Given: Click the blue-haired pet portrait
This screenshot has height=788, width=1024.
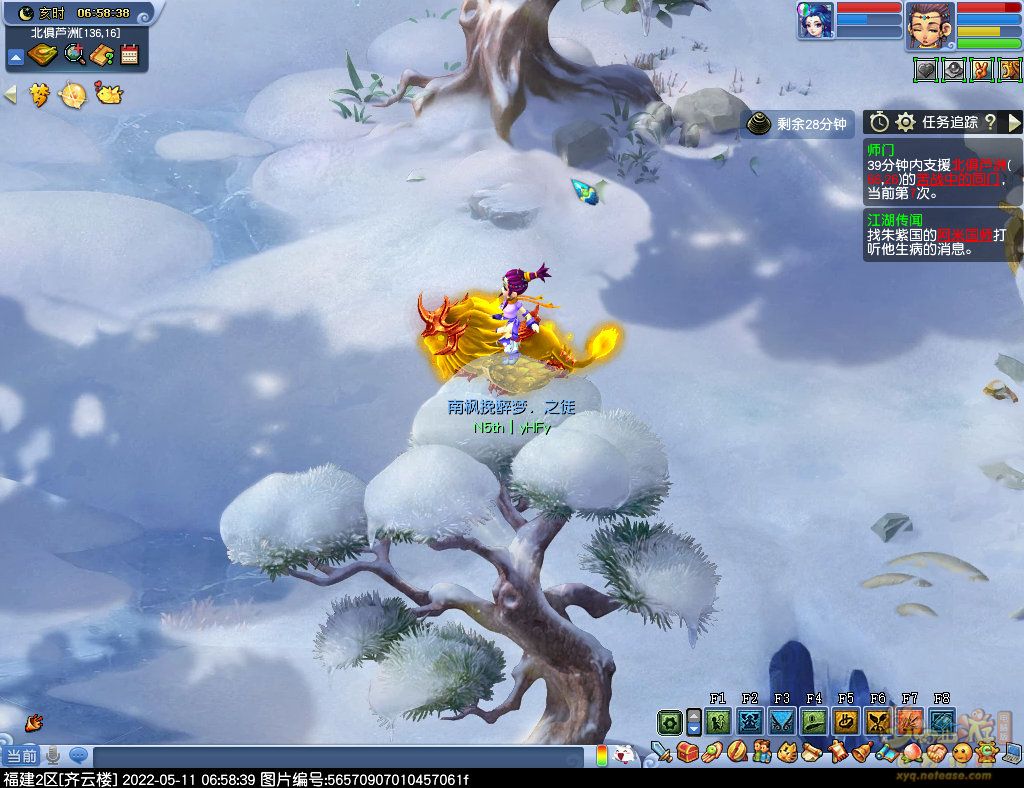Looking at the screenshot, I should pyautogui.click(x=815, y=20).
